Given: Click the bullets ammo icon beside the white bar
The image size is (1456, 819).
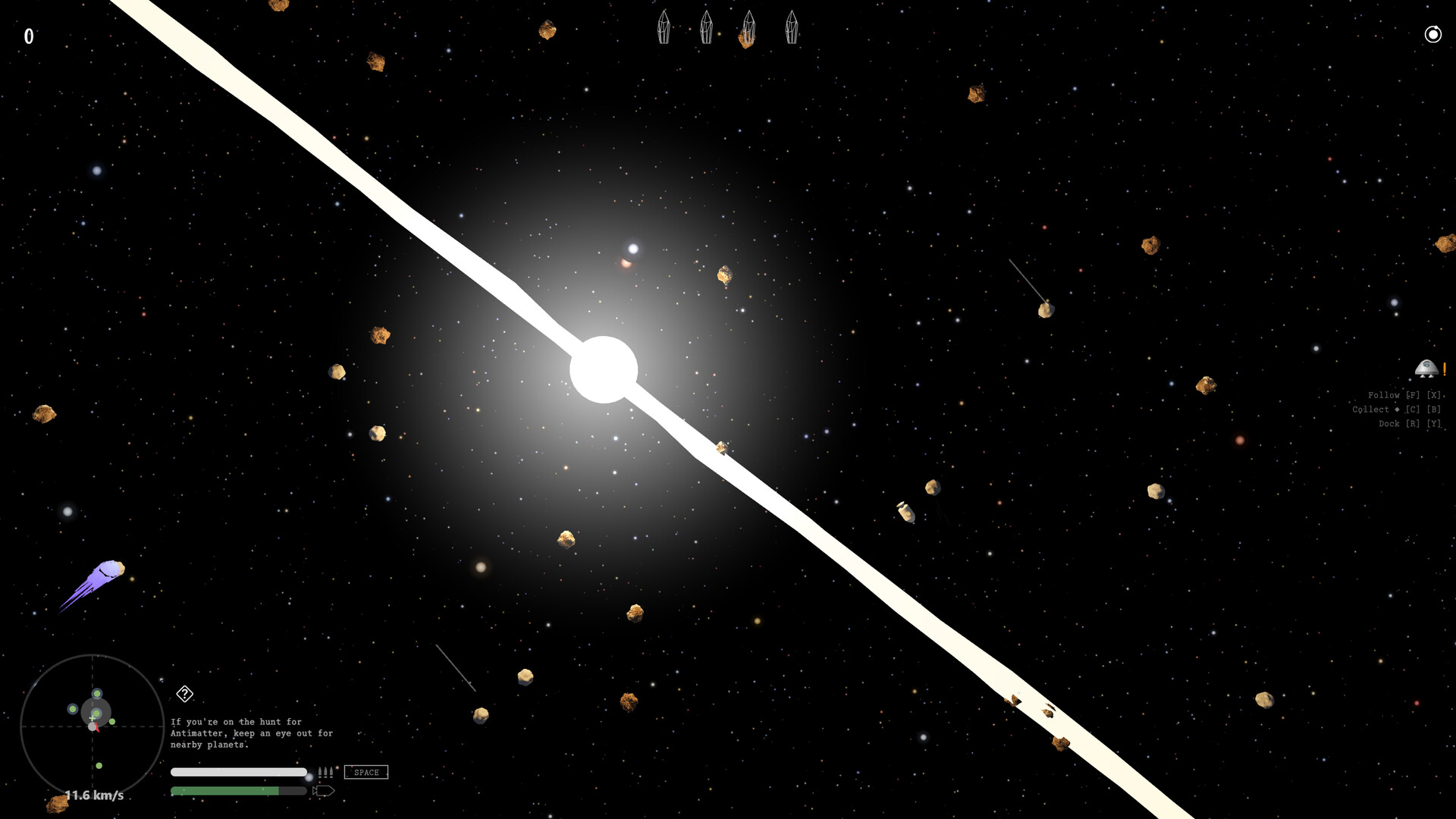Looking at the screenshot, I should (x=325, y=772).
